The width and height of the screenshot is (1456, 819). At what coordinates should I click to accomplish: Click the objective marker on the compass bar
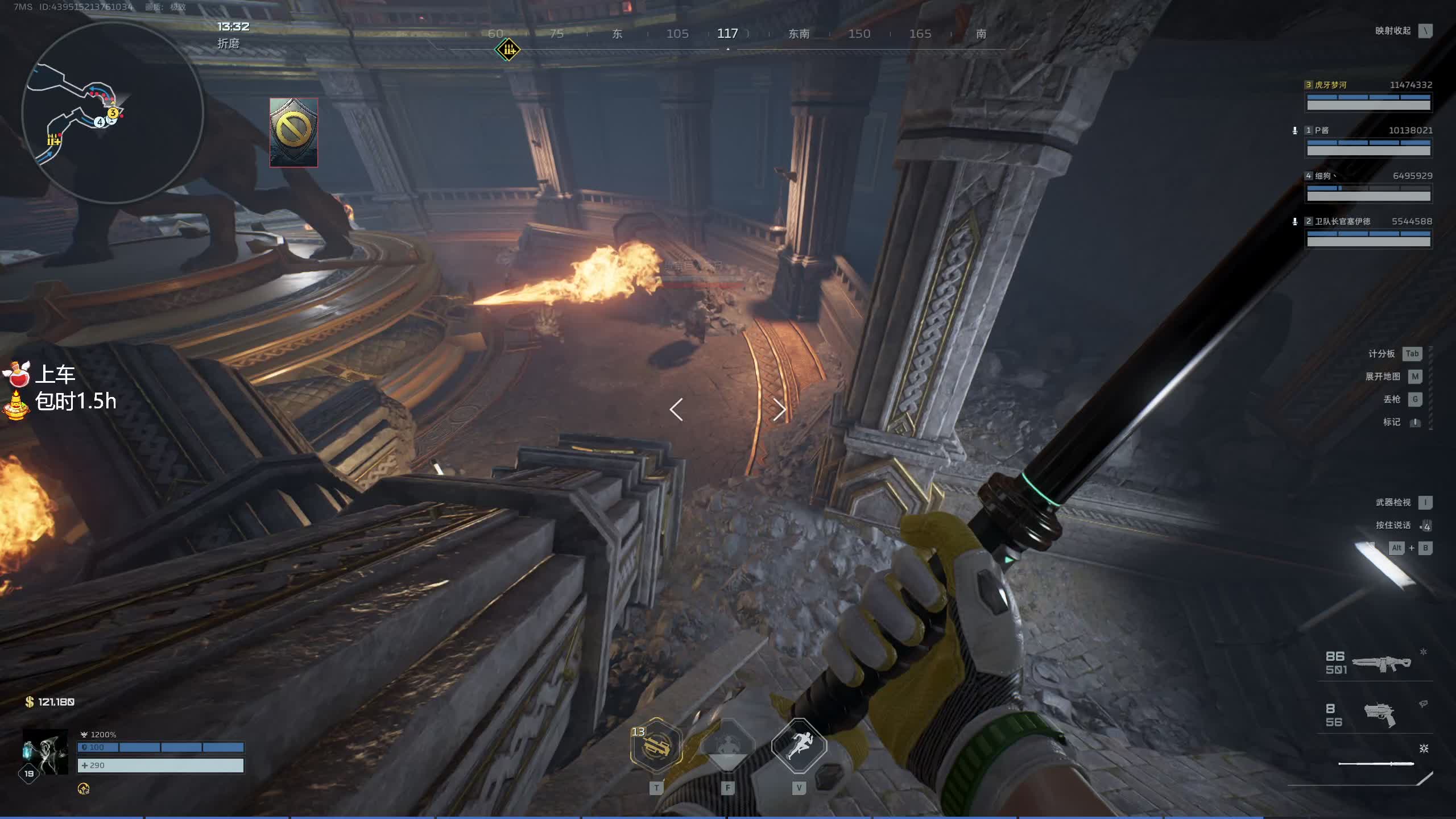507,50
